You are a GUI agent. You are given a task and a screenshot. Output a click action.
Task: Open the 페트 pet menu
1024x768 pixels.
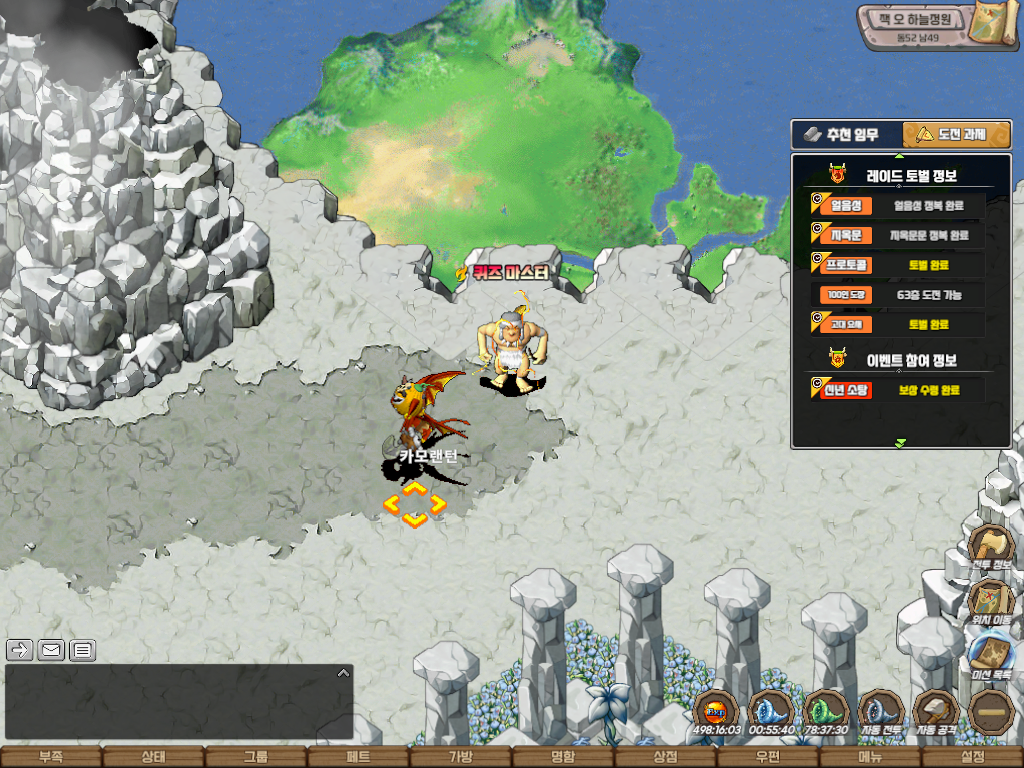click(358, 757)
